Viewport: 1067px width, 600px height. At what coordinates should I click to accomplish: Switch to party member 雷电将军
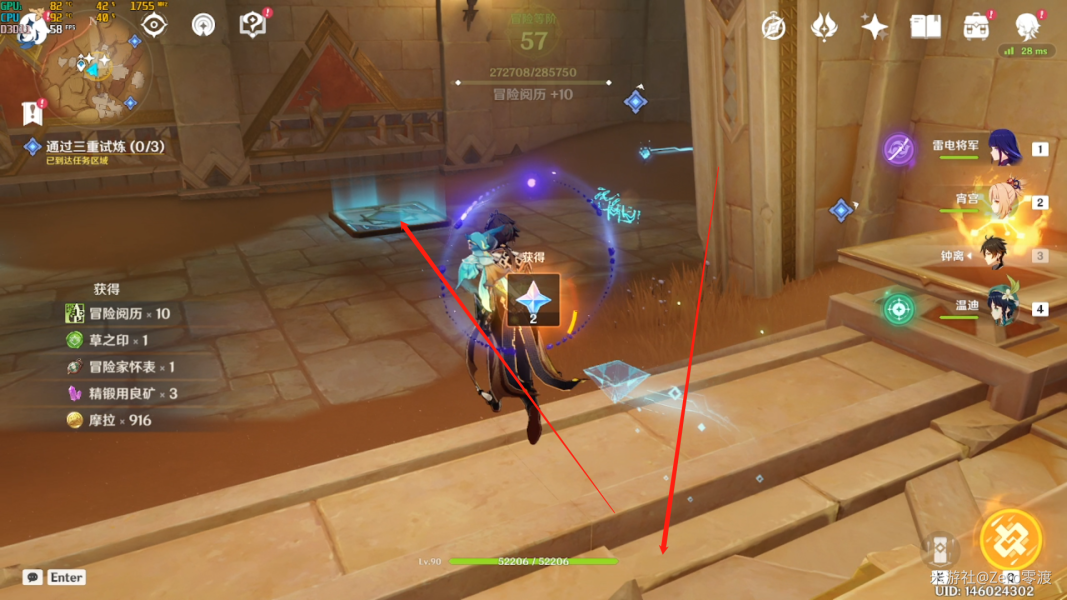(x=1002, y=148)
